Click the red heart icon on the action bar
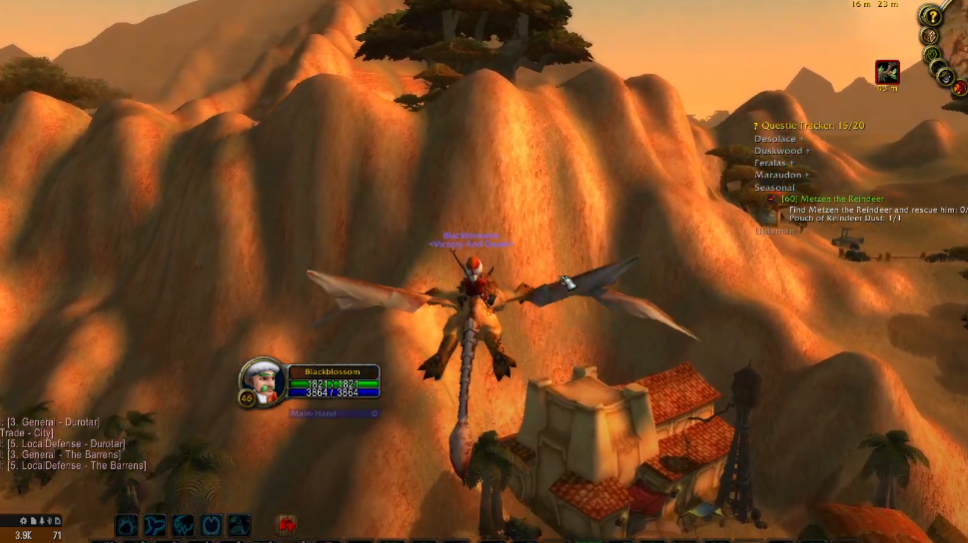This screenshot has height=543, width=968. click(x=287, y=524)
